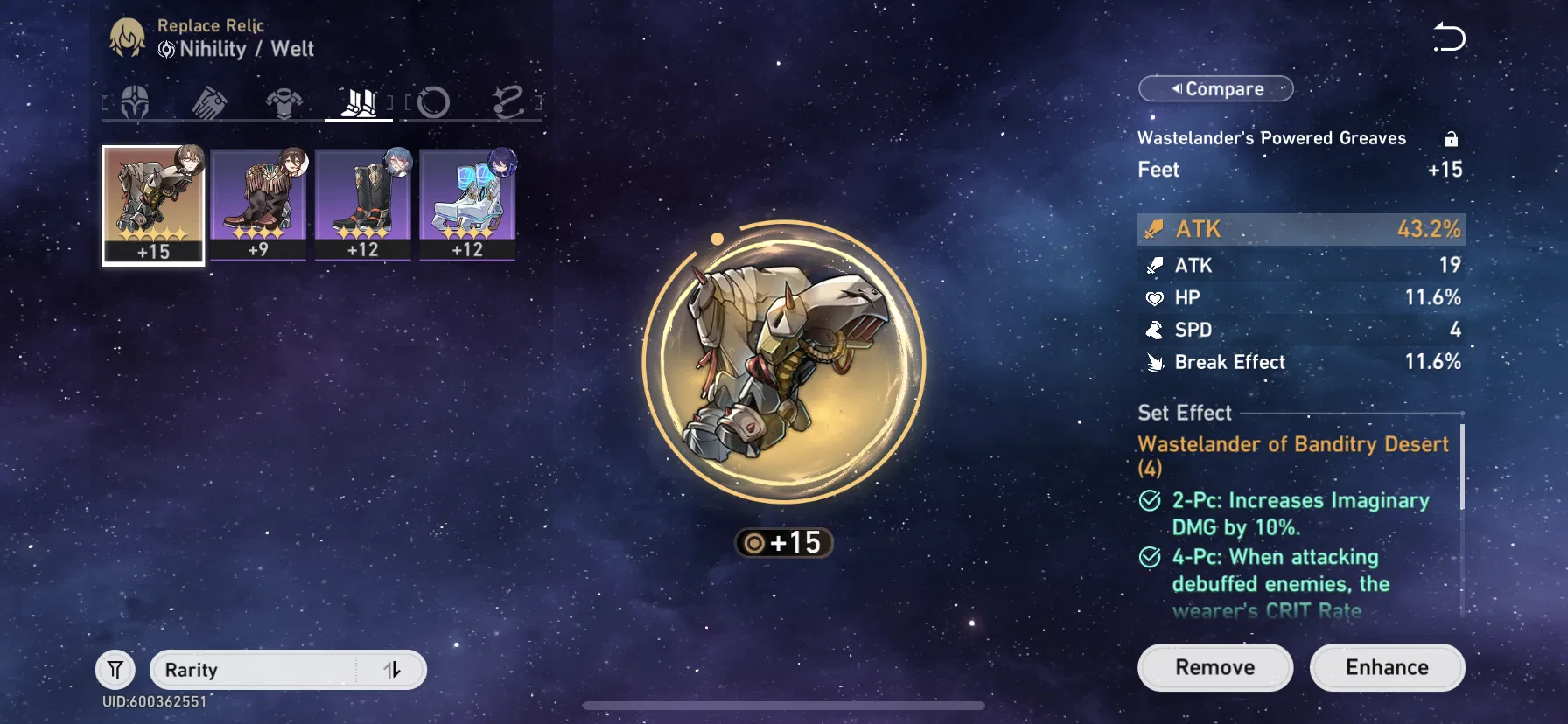Select the +12 blue boots relic thumbnail
1568x724 pixels.
click(x=468, y=201)
